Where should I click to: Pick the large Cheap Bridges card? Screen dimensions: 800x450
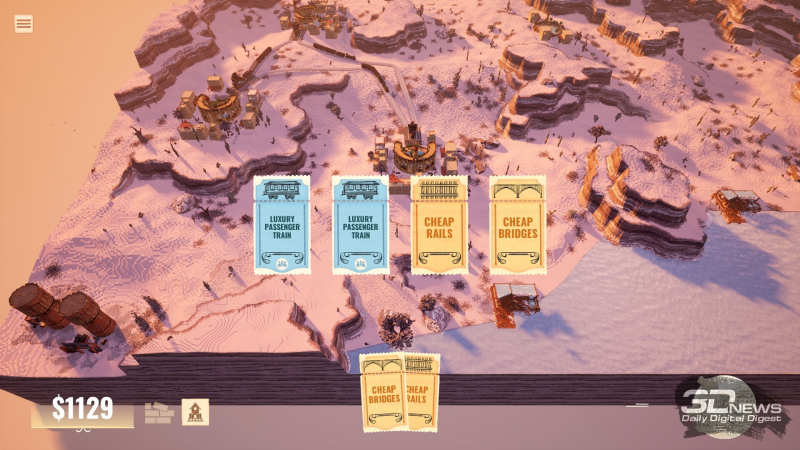tap(517, 225)
